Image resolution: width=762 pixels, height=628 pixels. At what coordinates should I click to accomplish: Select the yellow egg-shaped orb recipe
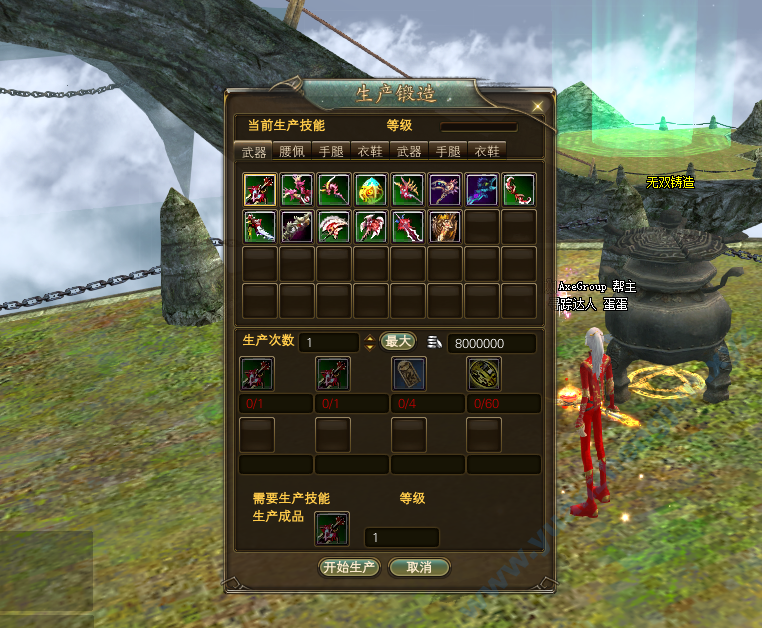pos(370,189)
